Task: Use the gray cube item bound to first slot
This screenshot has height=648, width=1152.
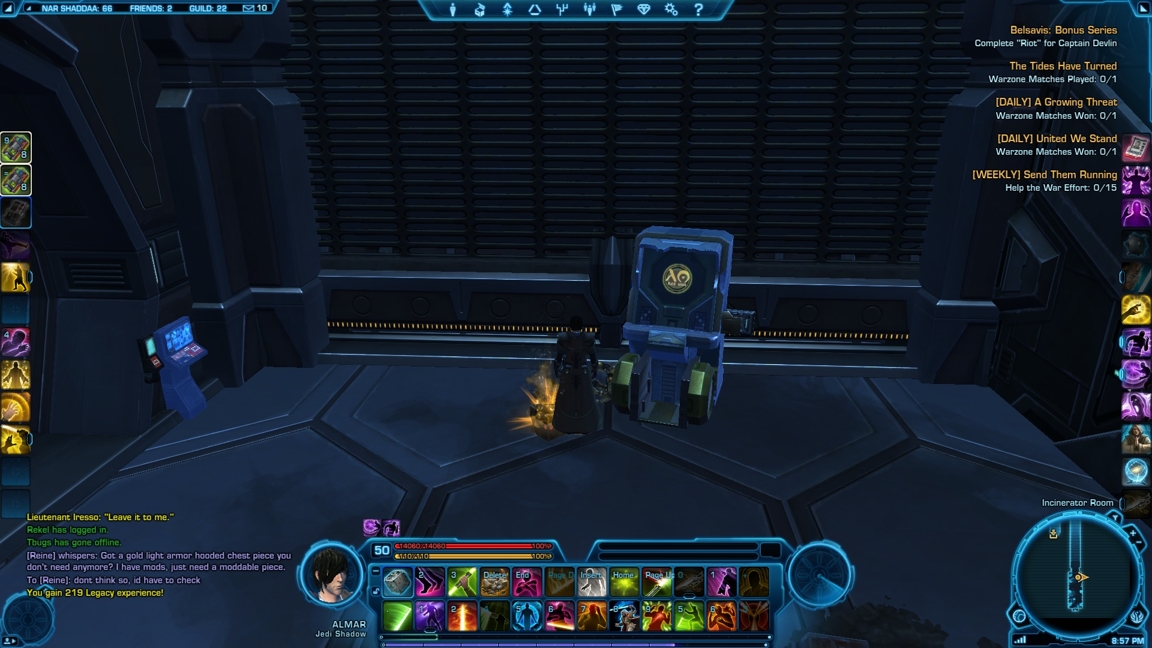Action: (398, 582)
